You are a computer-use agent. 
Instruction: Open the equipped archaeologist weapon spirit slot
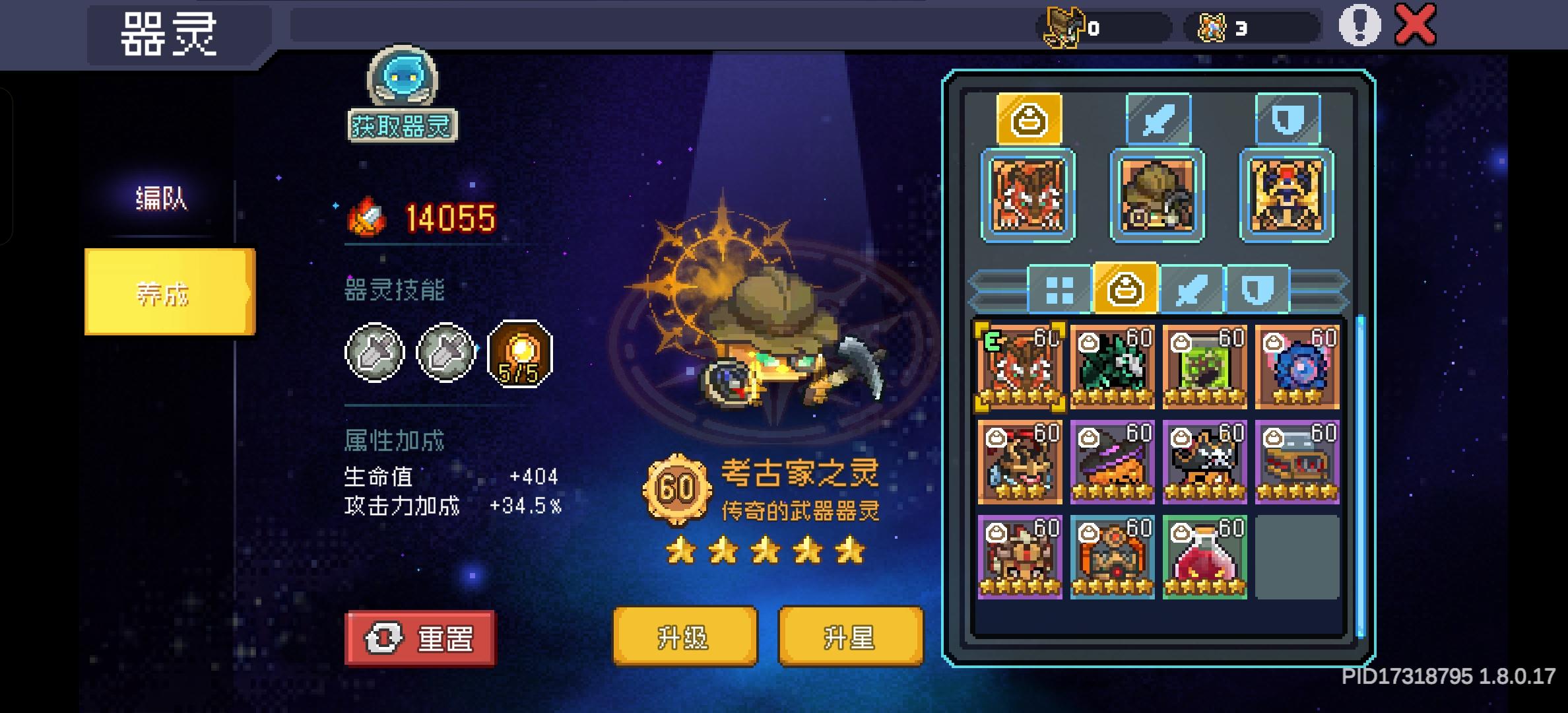[1157, 195]
